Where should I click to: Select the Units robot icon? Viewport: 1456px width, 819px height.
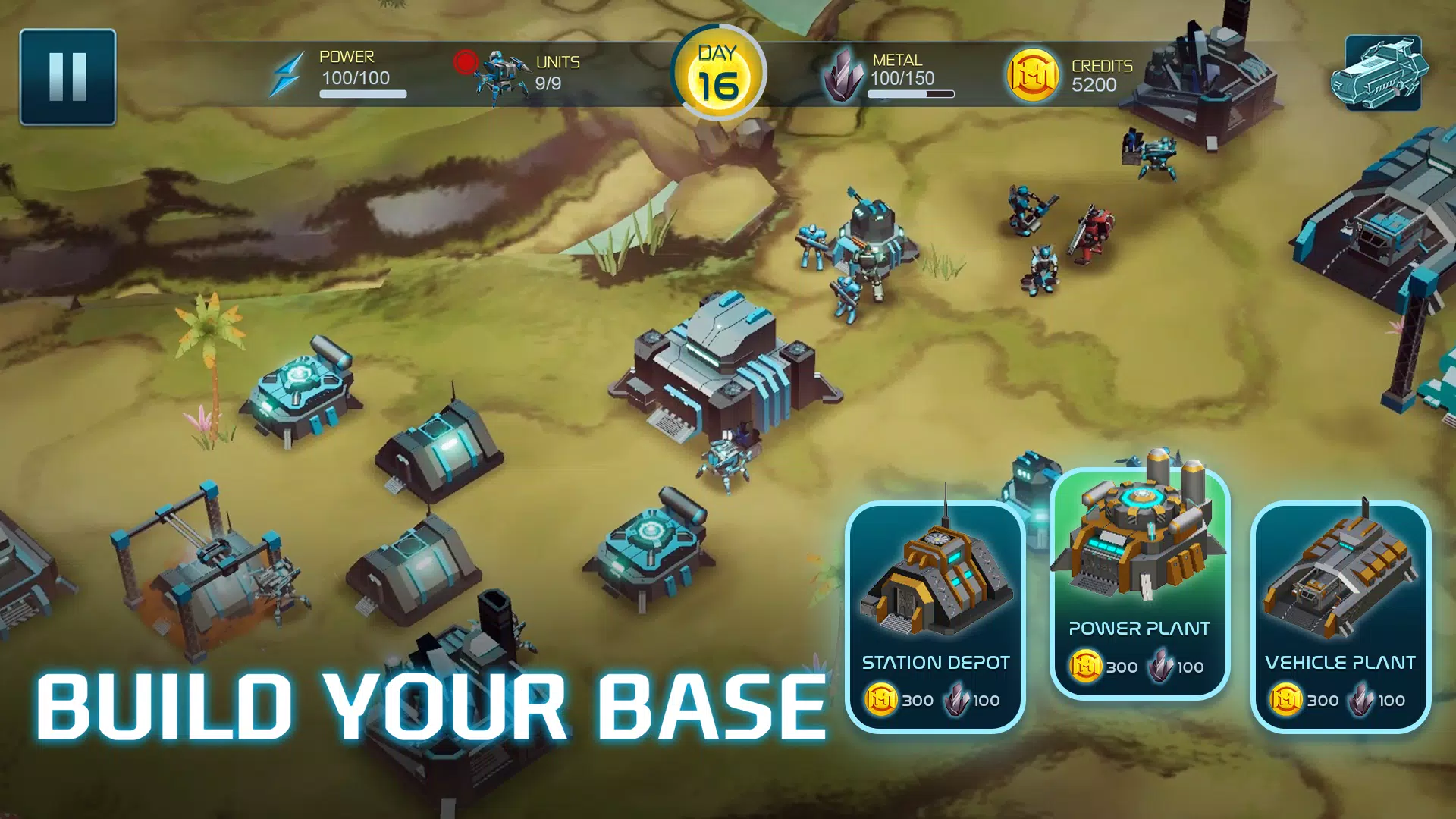pyautogui.click(x=500, y=74)
